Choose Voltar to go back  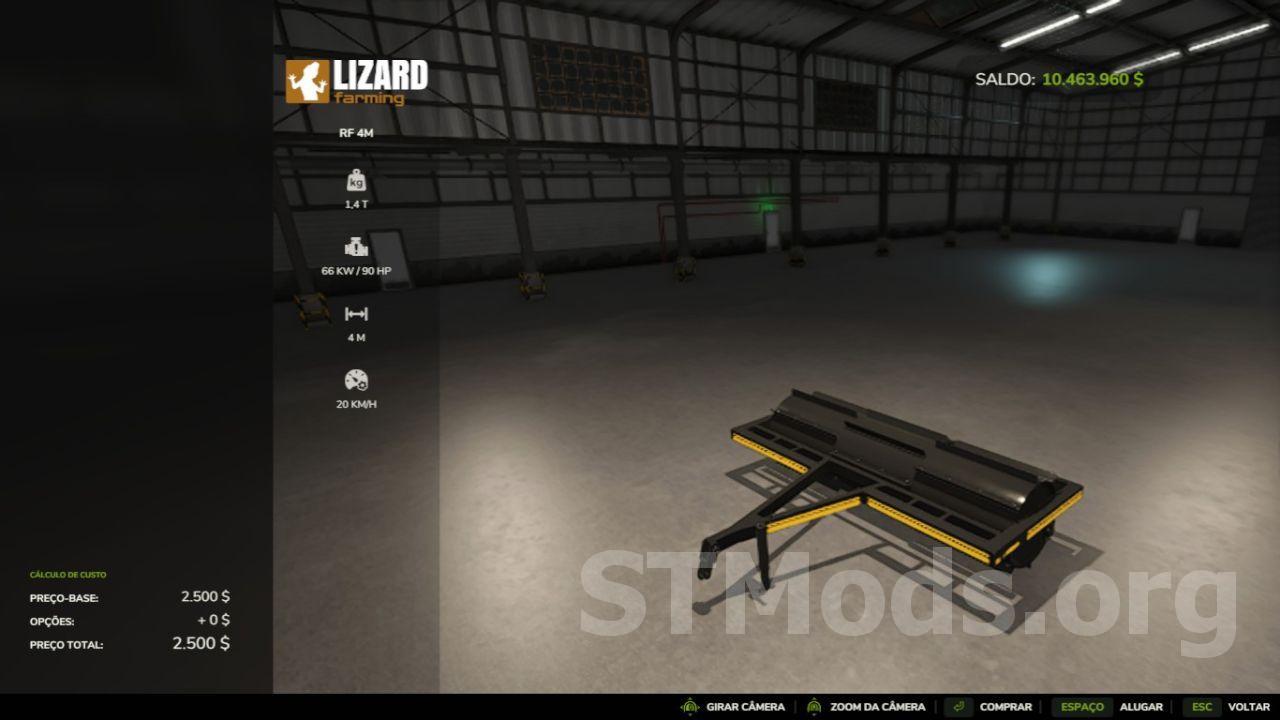tap(1248, 706)
